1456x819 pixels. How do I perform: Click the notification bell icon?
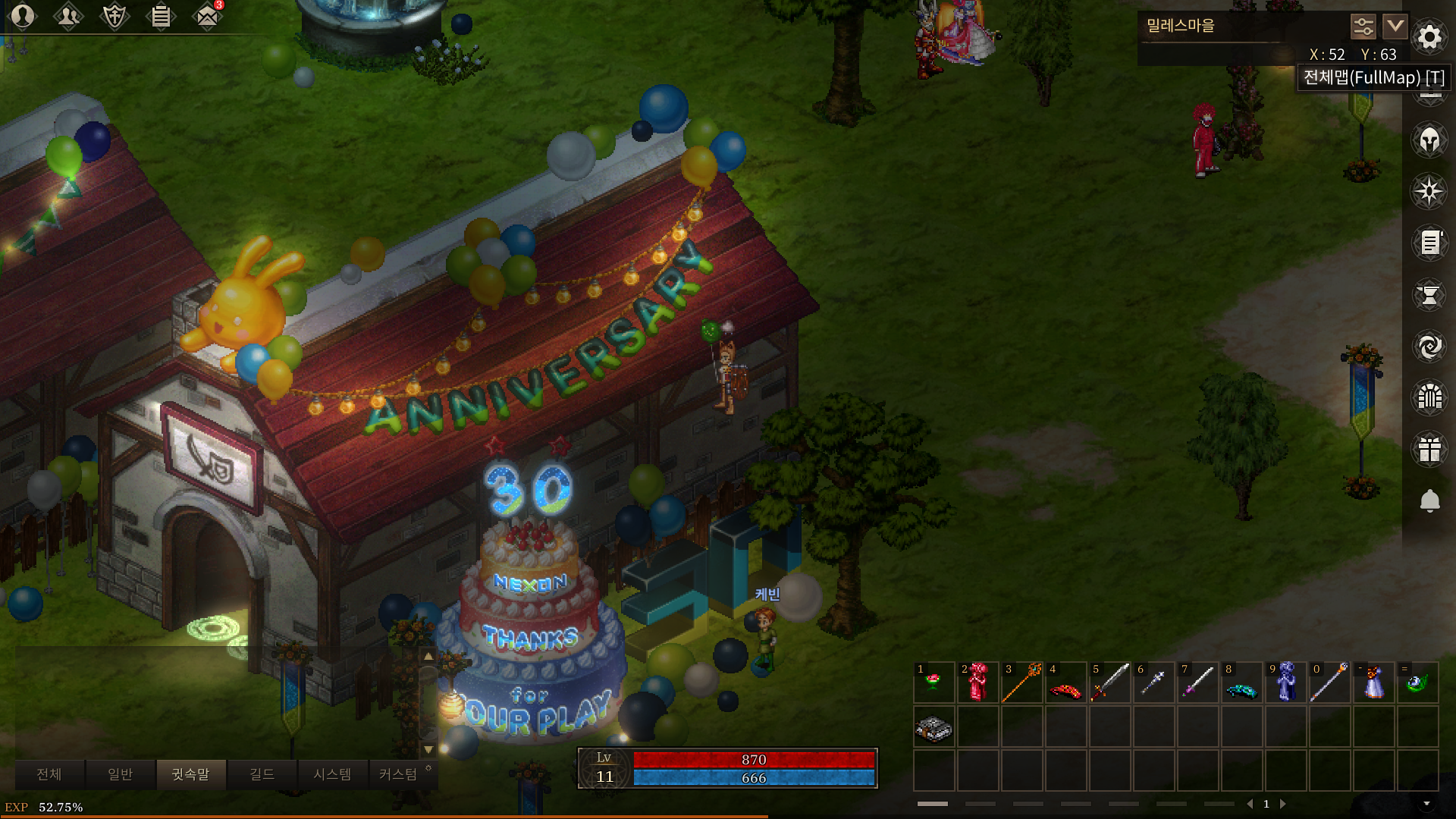click(1429, 500)
